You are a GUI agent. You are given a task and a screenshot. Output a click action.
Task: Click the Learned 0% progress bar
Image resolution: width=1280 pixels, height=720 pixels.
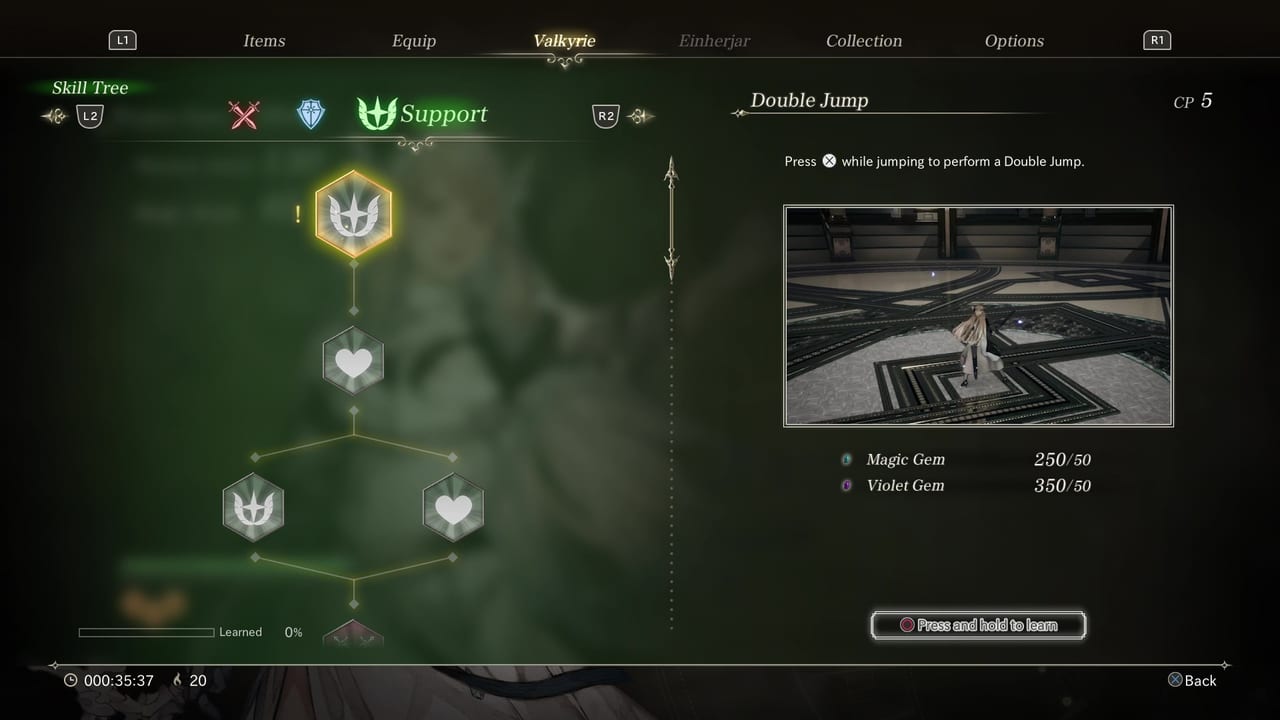pyautogui.click(x=145, y=631)
